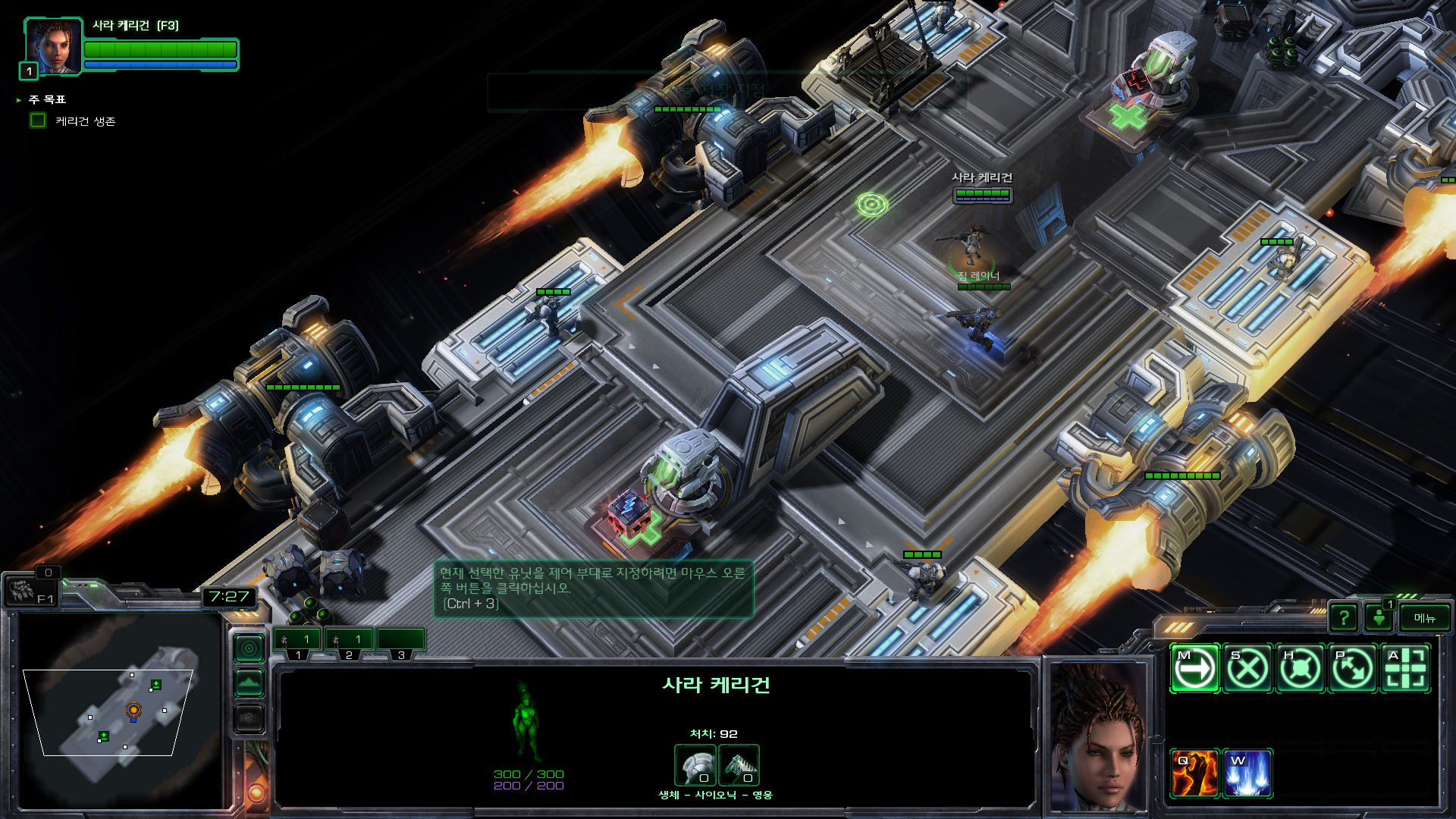Open the green player social button
The image size is (1456, 819).
(1379, 618)
